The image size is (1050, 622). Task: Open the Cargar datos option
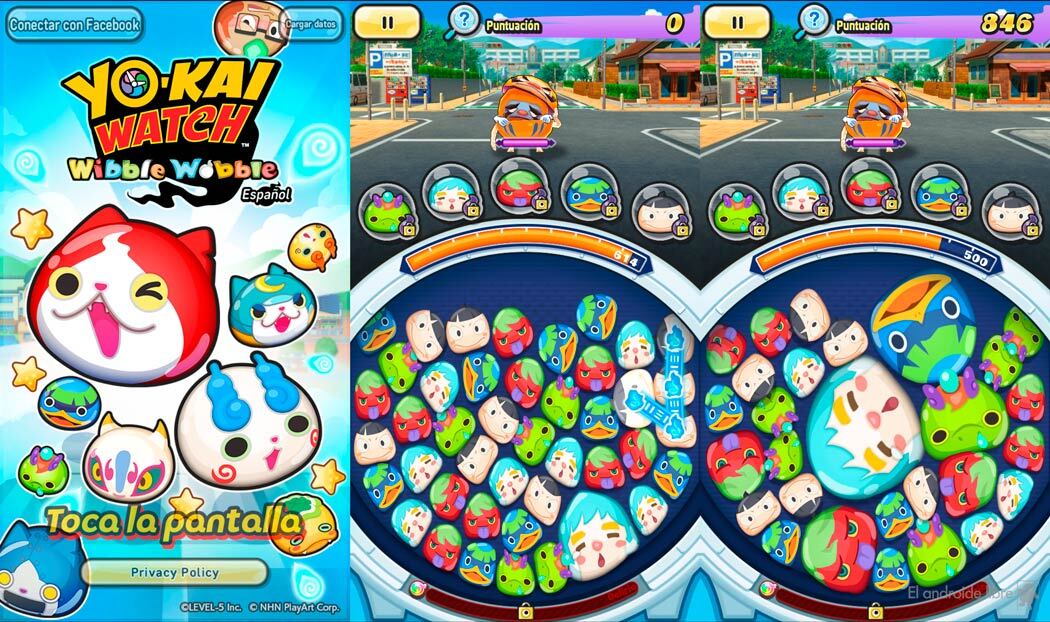308,23
